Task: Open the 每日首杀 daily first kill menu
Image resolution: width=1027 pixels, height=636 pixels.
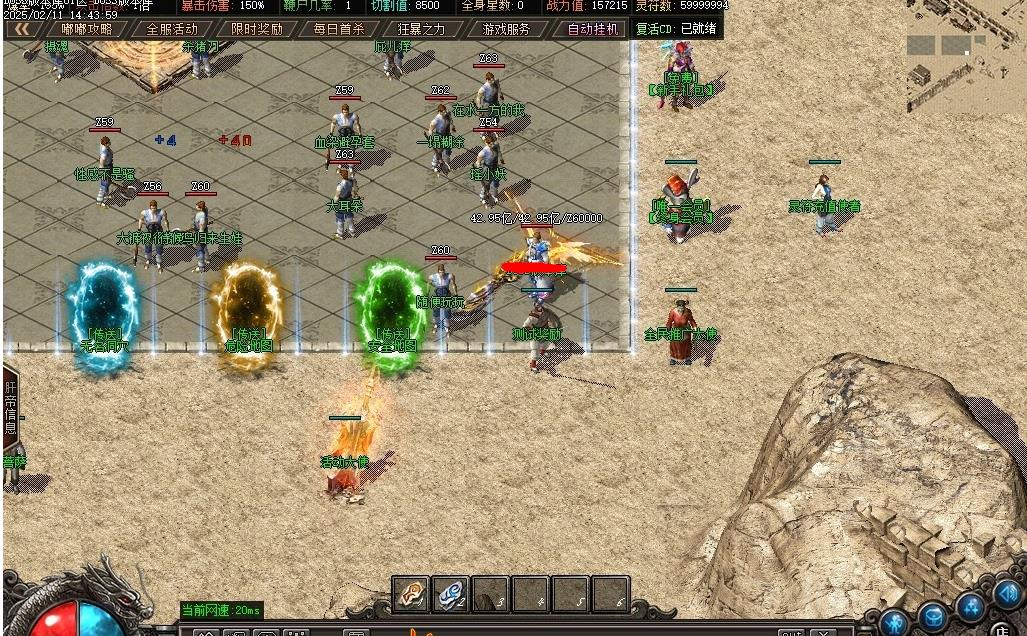Action: (x=339, y=29)
